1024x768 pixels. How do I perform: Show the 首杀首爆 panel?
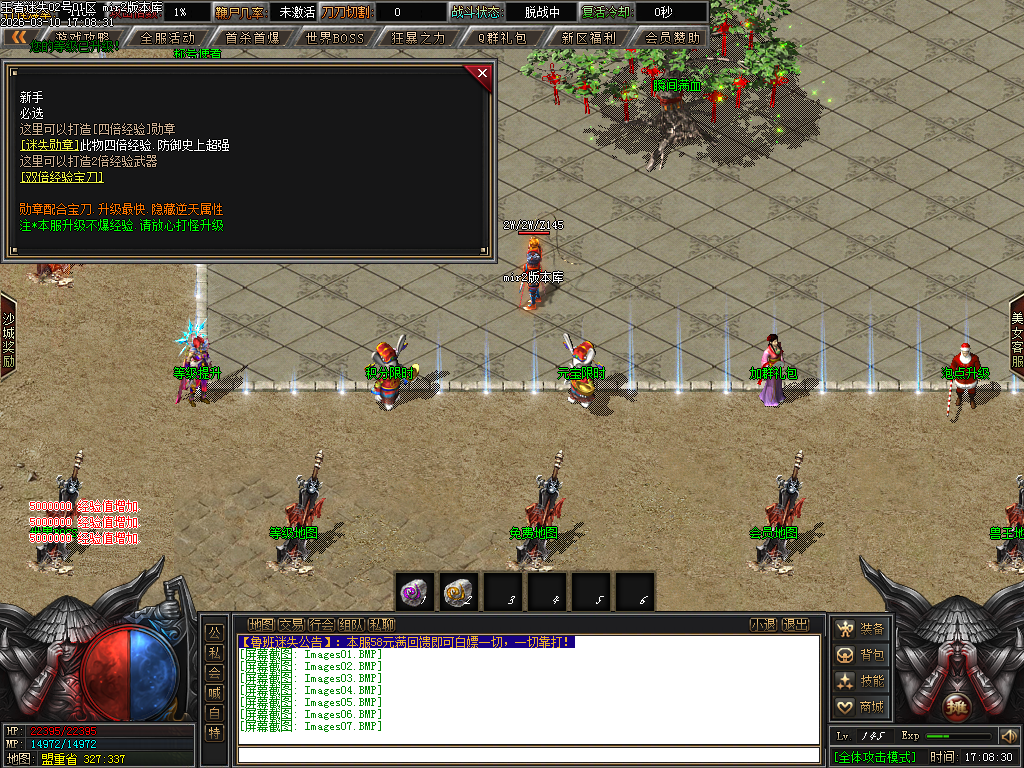tap(252, 38)
